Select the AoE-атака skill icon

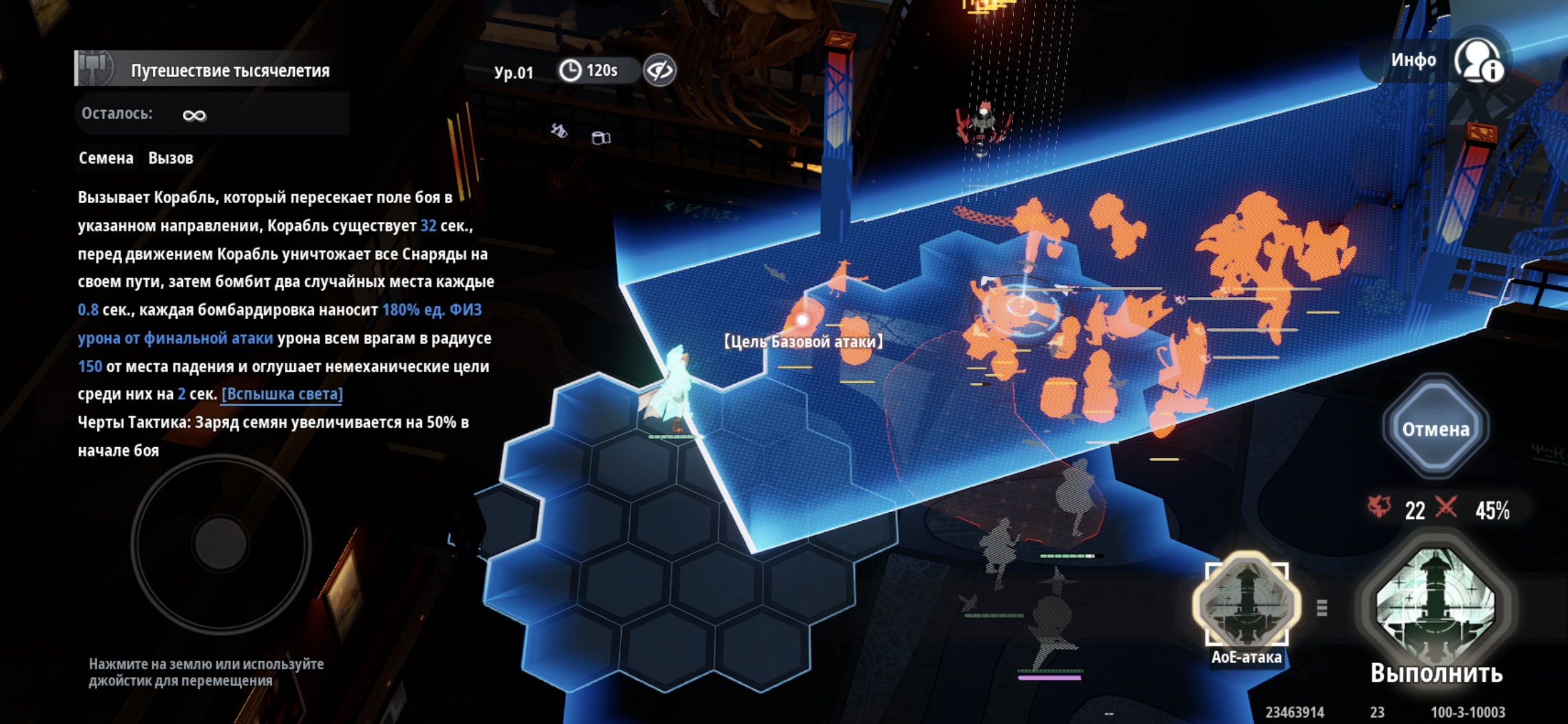point(1246,603)
